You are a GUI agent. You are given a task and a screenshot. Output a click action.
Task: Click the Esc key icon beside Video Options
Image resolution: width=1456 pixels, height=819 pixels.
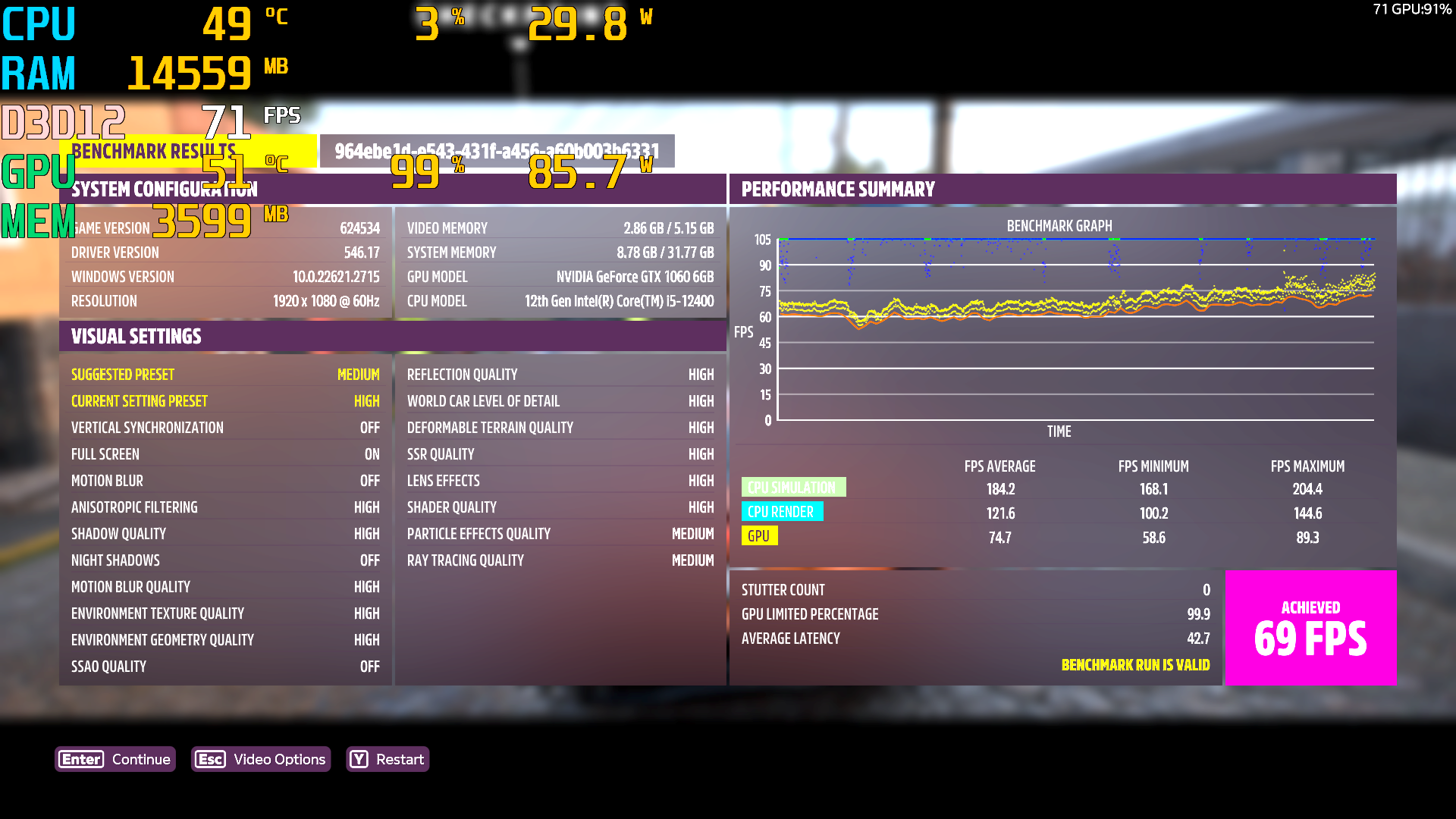tap(210, 759)
